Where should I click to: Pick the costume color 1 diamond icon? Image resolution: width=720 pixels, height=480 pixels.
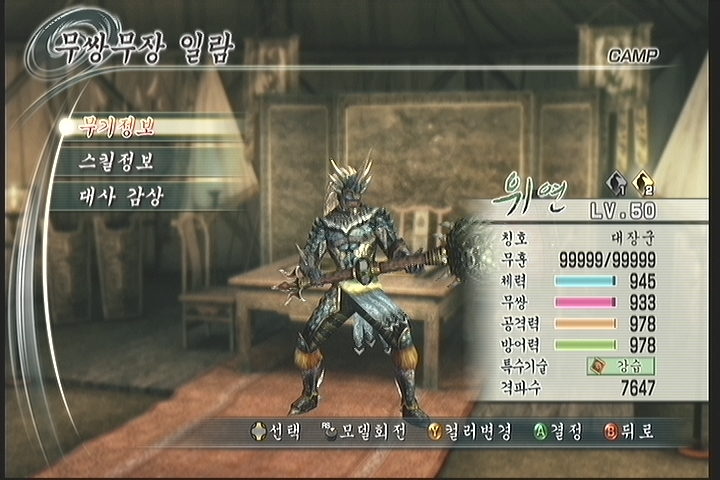click(616, 184)
